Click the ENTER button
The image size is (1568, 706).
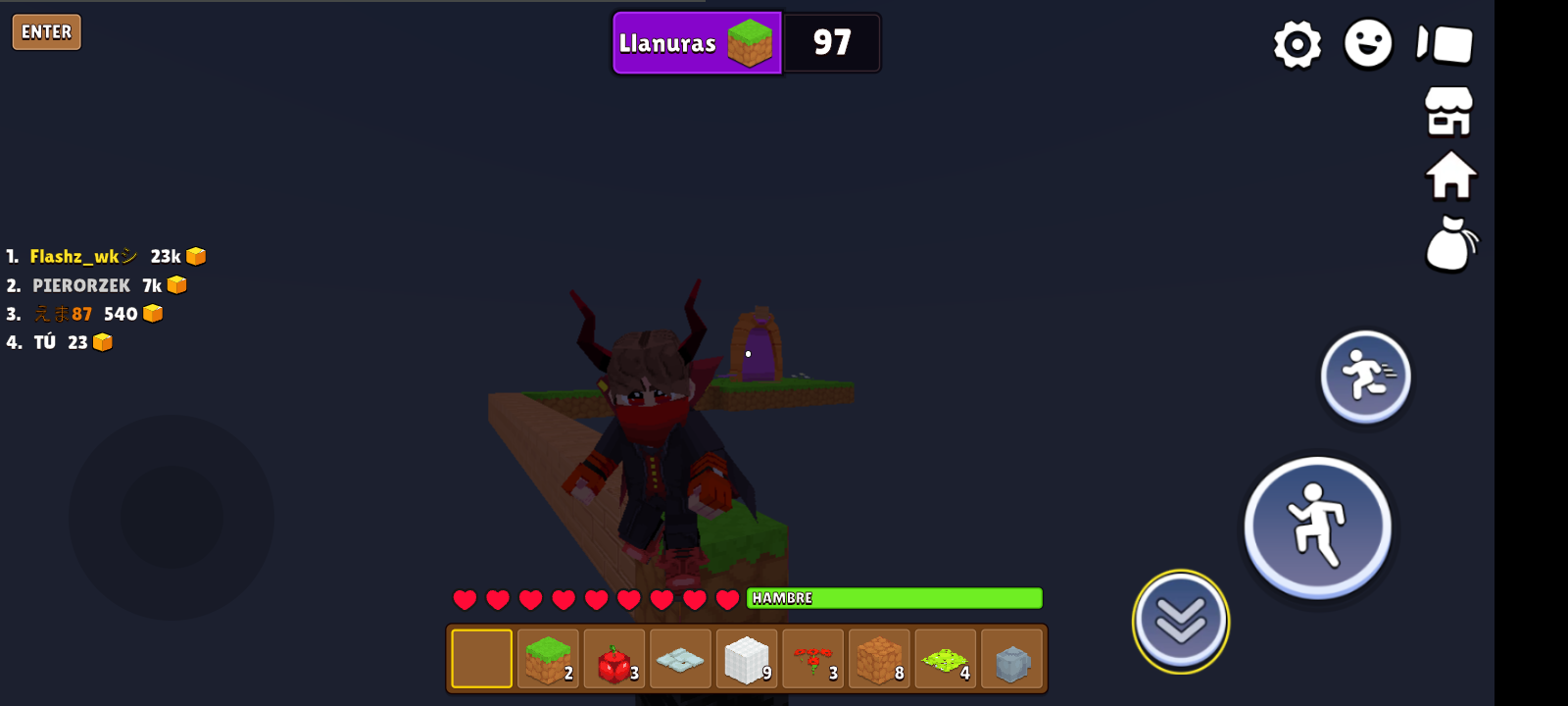click(46, 32)
